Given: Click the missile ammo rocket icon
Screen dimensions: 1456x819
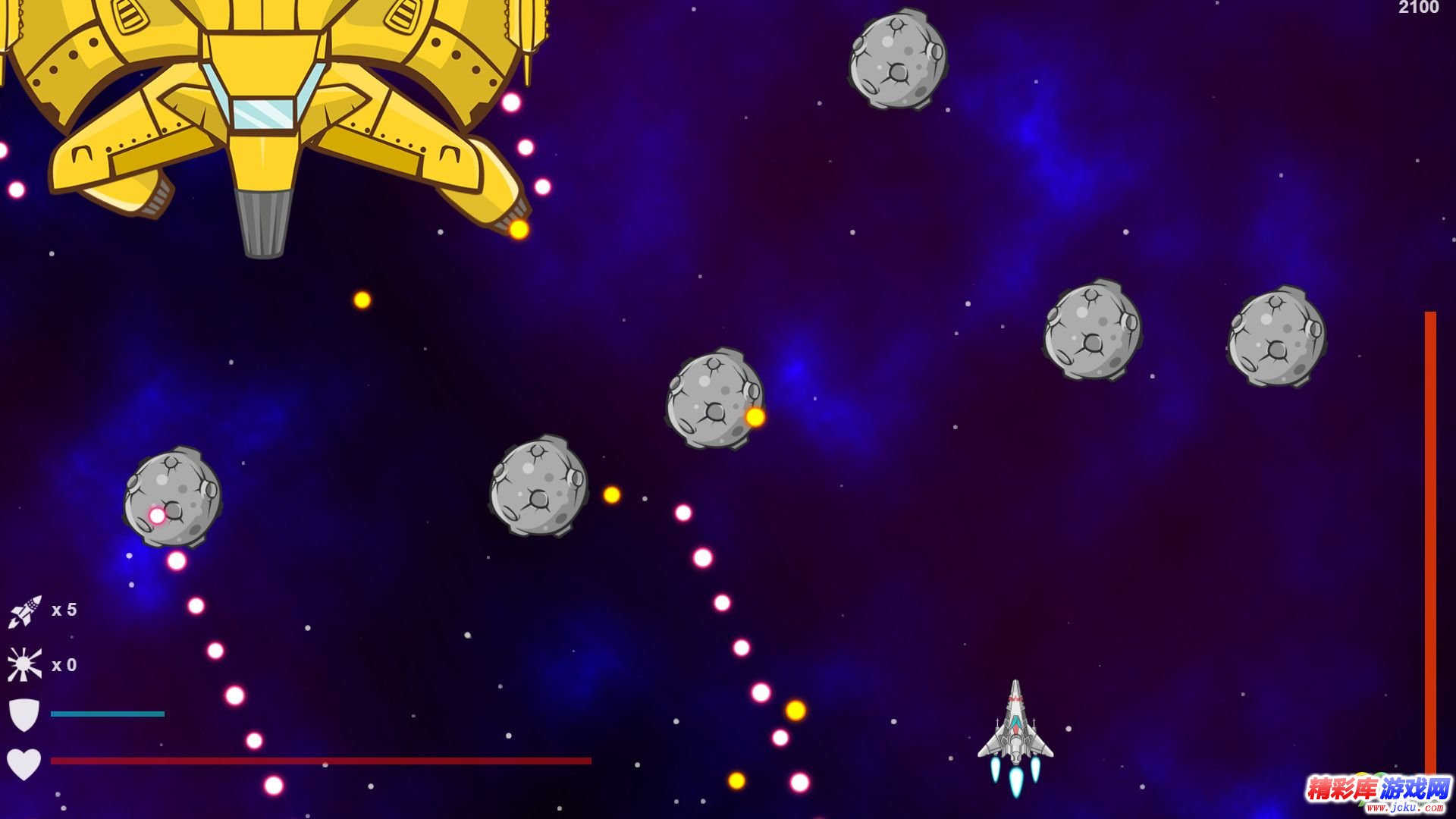Looking at the screenshot, I should coord(24,611).
